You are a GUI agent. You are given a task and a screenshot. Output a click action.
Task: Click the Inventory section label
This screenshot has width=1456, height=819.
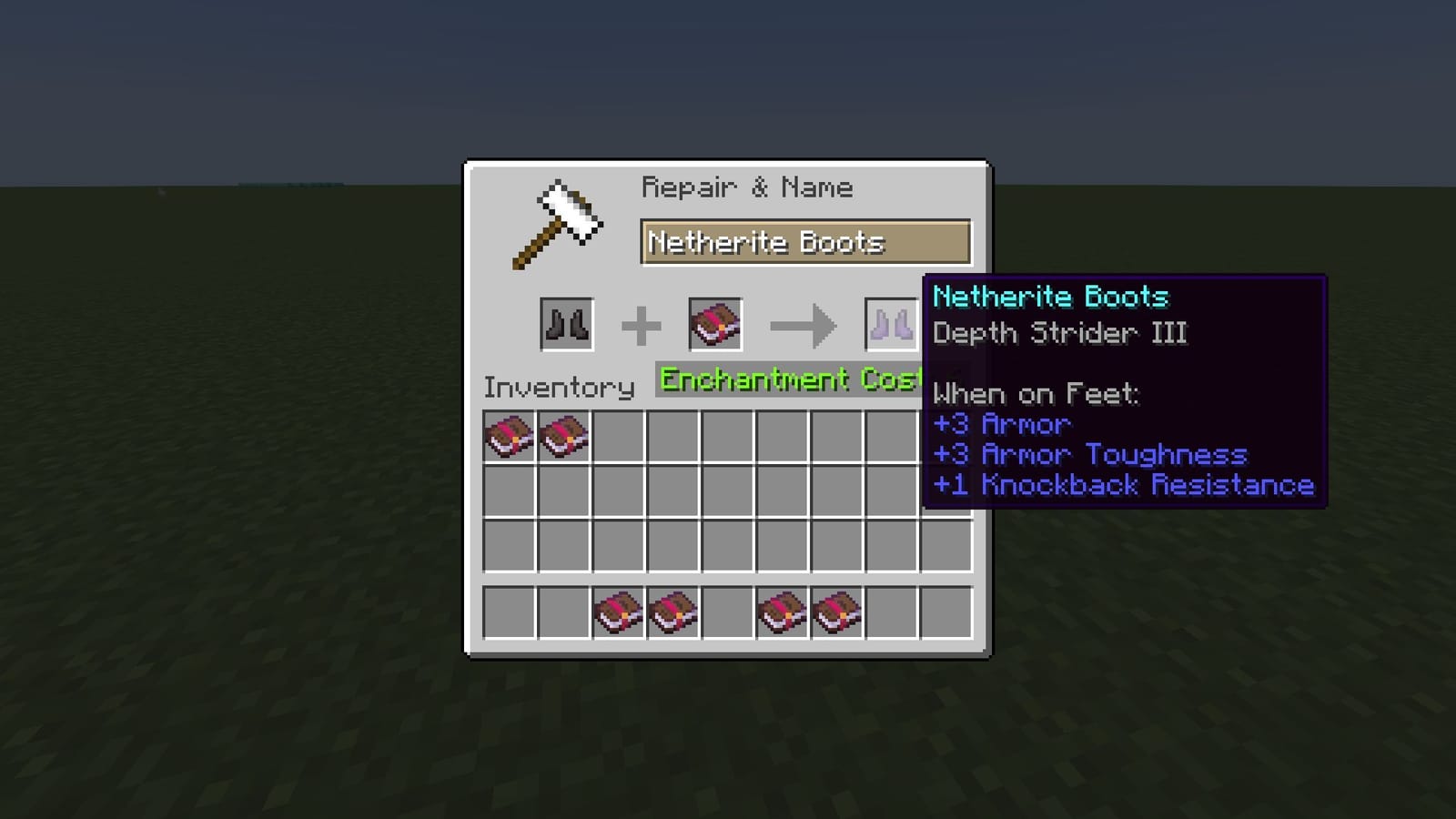(561, 387)
